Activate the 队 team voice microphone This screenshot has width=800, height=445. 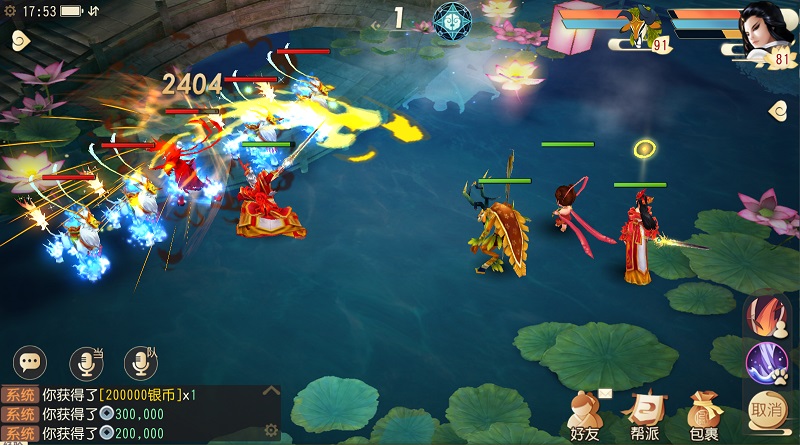coord(140,361)
